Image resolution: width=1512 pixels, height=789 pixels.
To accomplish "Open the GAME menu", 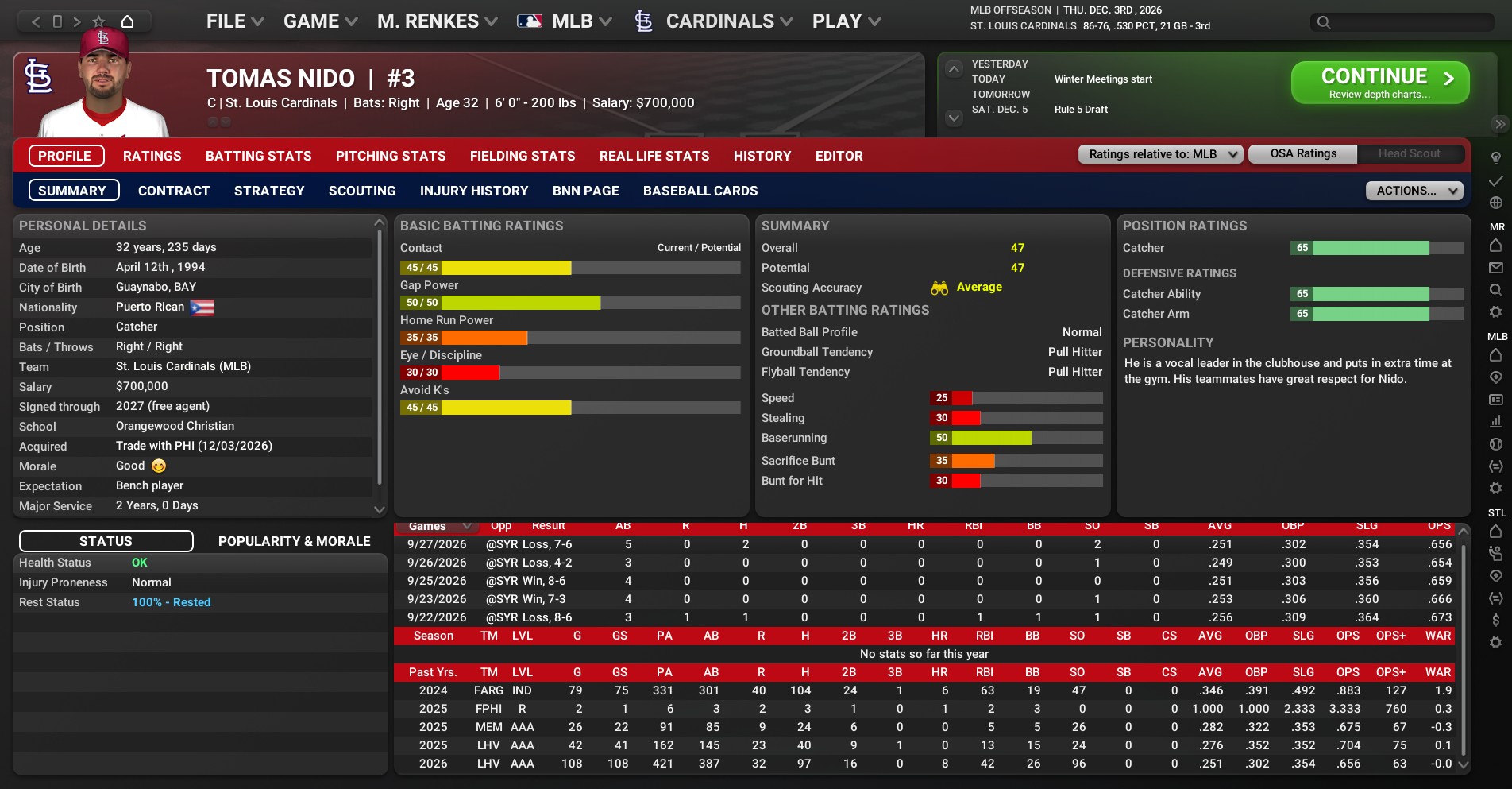I will click(320, 21).
